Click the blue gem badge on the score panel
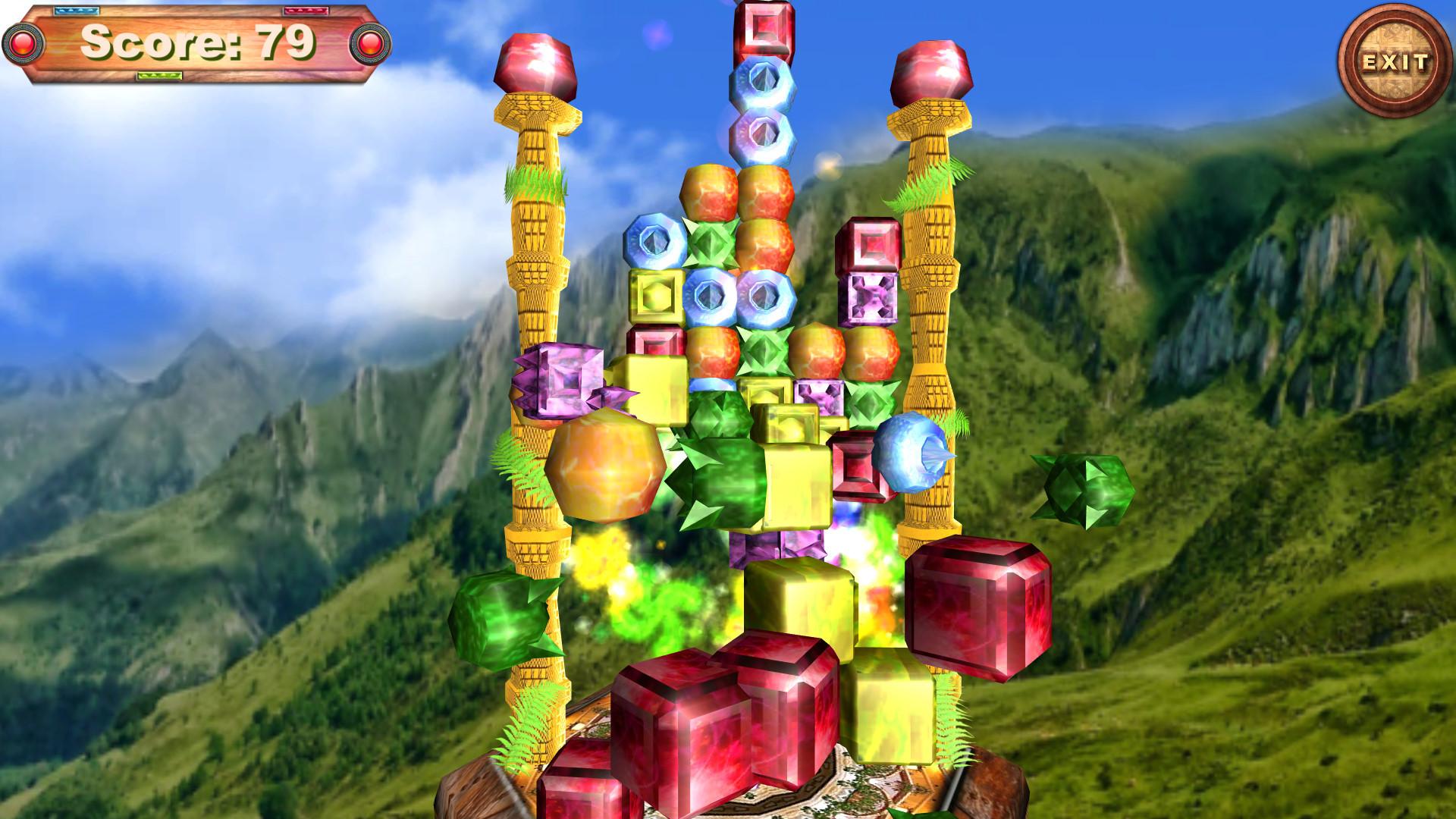This screenshot has height=819, width=1456. pos(76,11)
